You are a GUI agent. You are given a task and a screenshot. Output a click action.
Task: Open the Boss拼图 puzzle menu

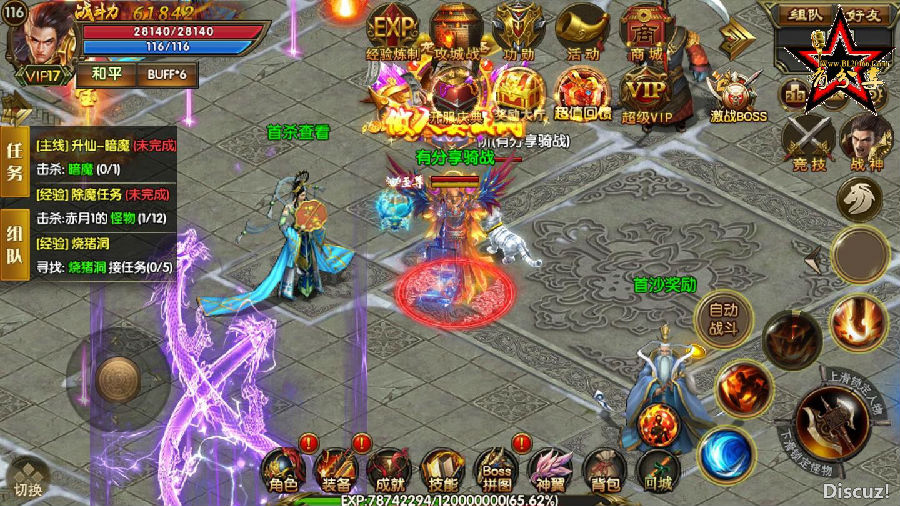[x=496, y=470]
